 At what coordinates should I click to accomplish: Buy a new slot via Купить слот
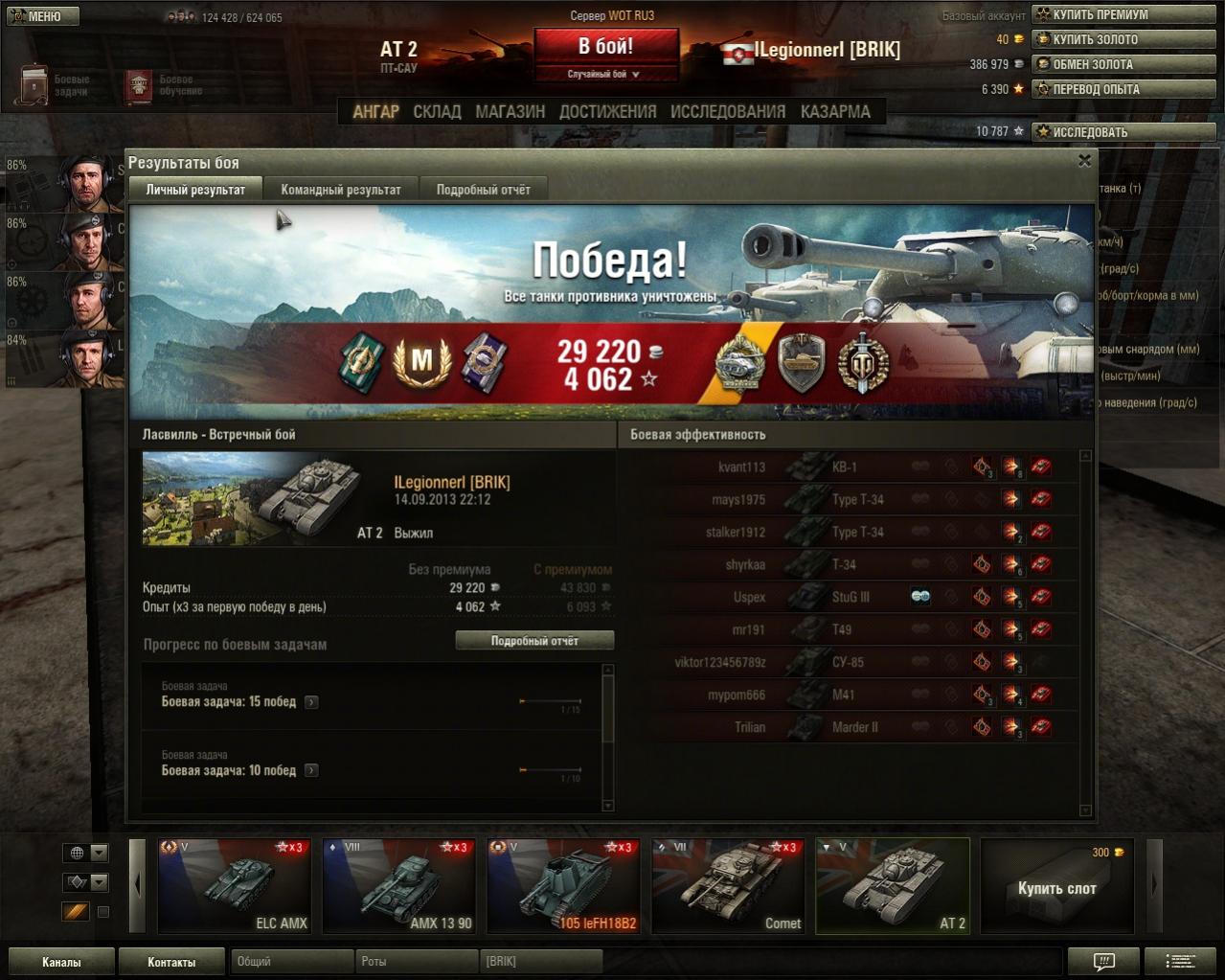pos(1056,887)
